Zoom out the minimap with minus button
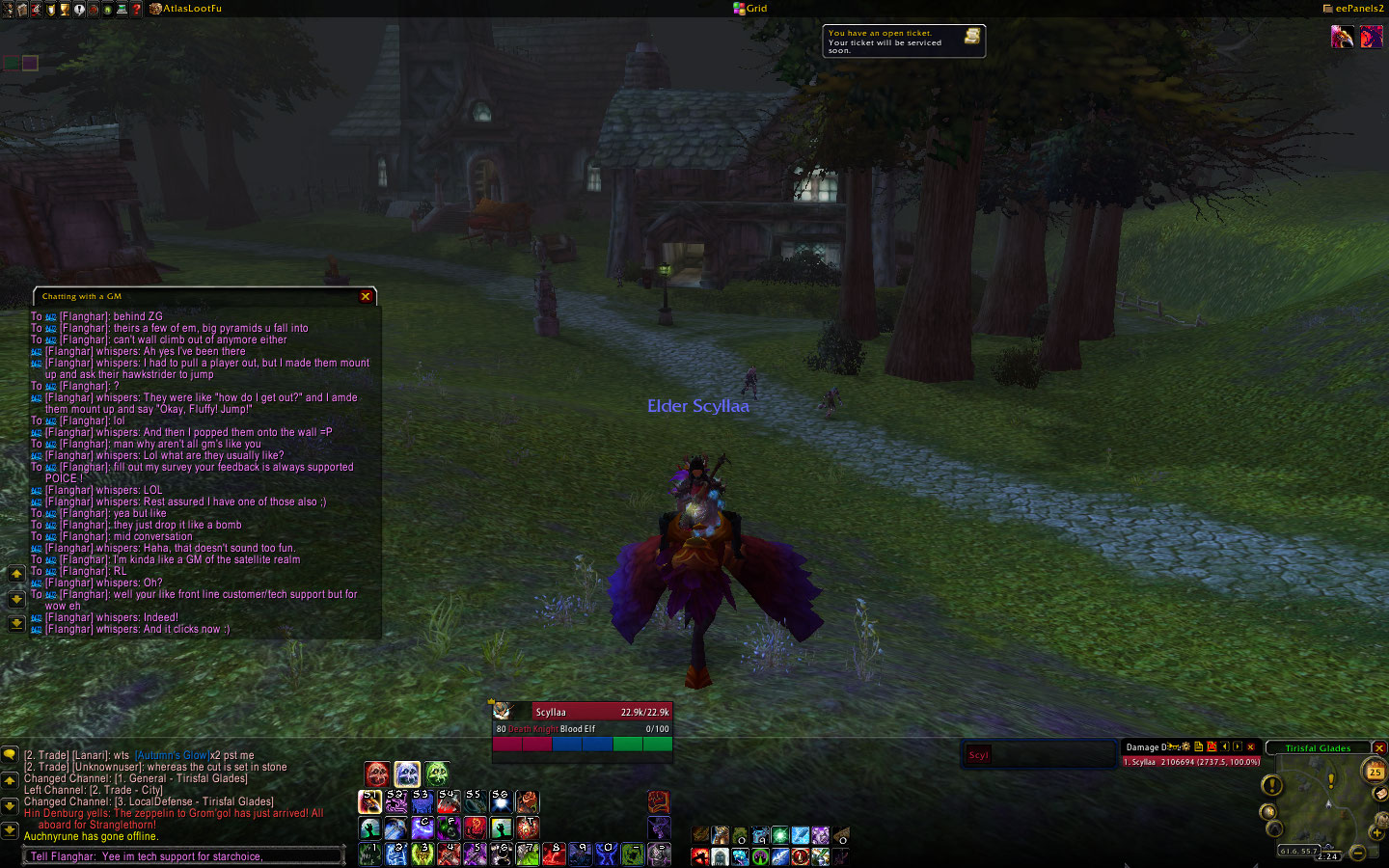The height and width of the screenshot is (868, 1389). click(x=1357, y=852)
